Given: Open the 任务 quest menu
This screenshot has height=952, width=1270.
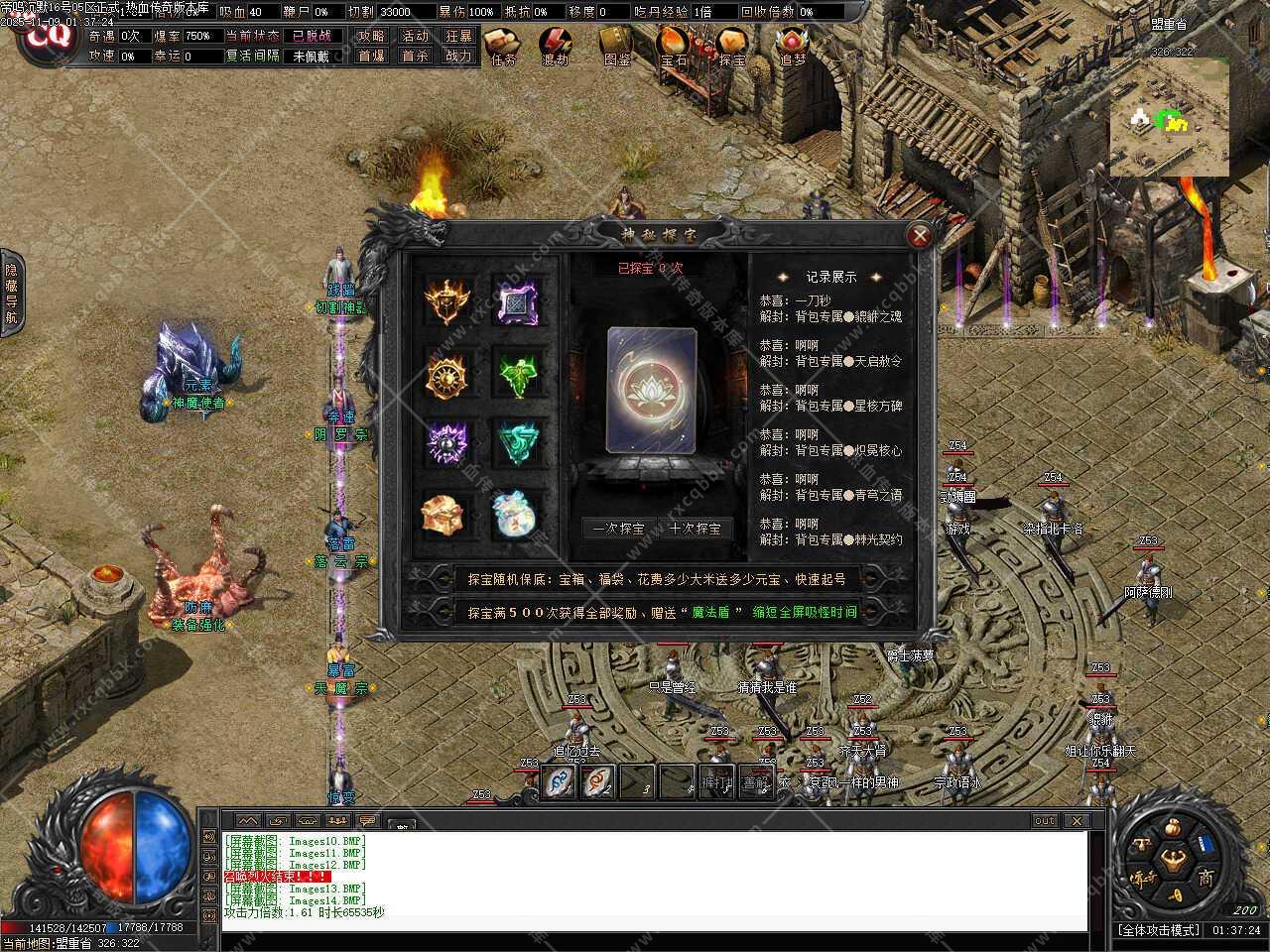Looking at the screenshot, I should 503,46.
